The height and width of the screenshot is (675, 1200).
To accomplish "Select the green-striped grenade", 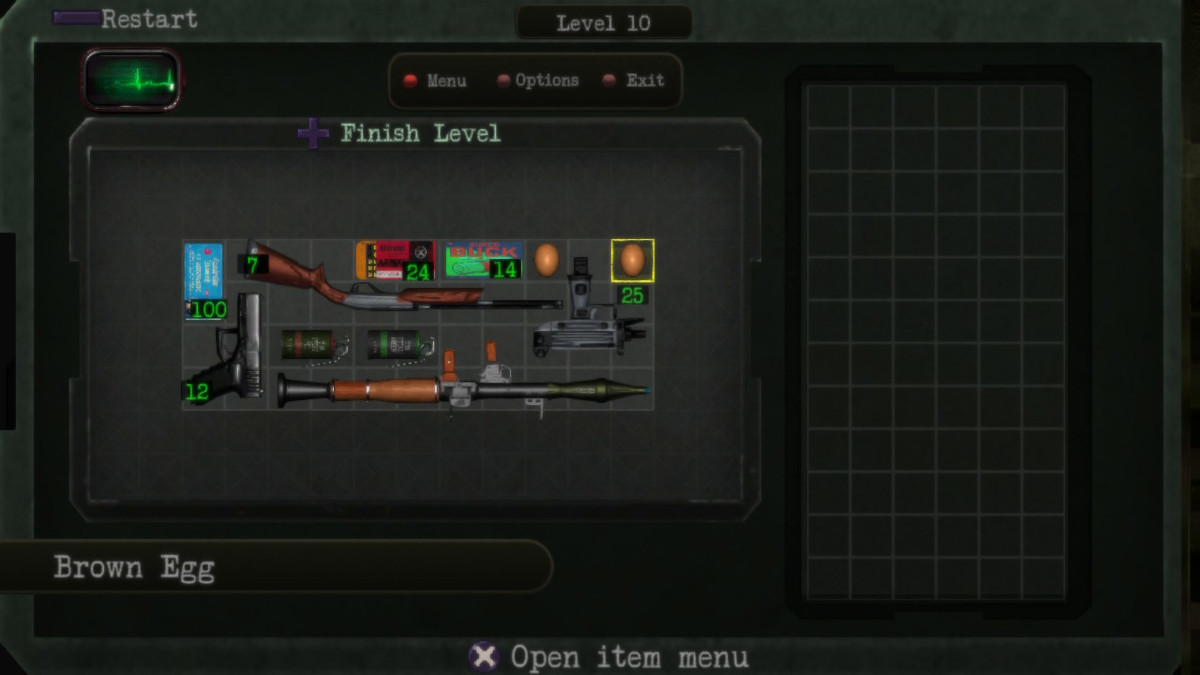I will coord(397,345).
